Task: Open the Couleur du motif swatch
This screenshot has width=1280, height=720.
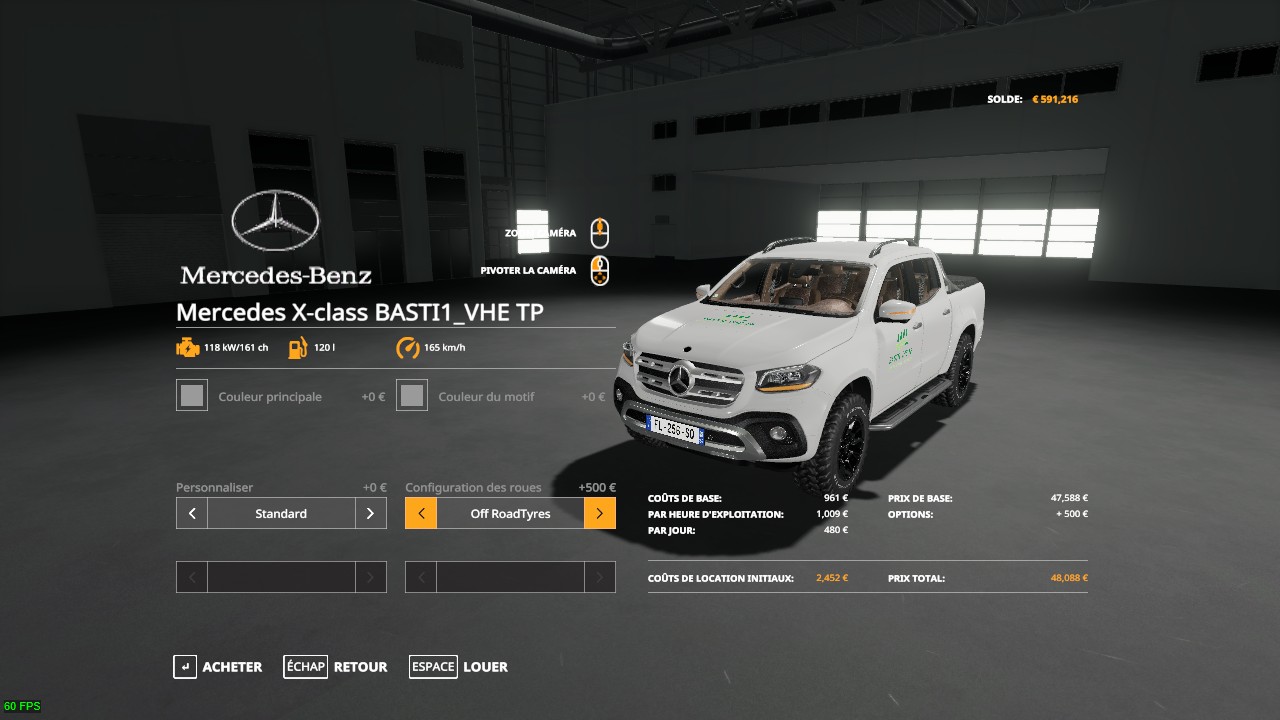Action: pos(412,396)
